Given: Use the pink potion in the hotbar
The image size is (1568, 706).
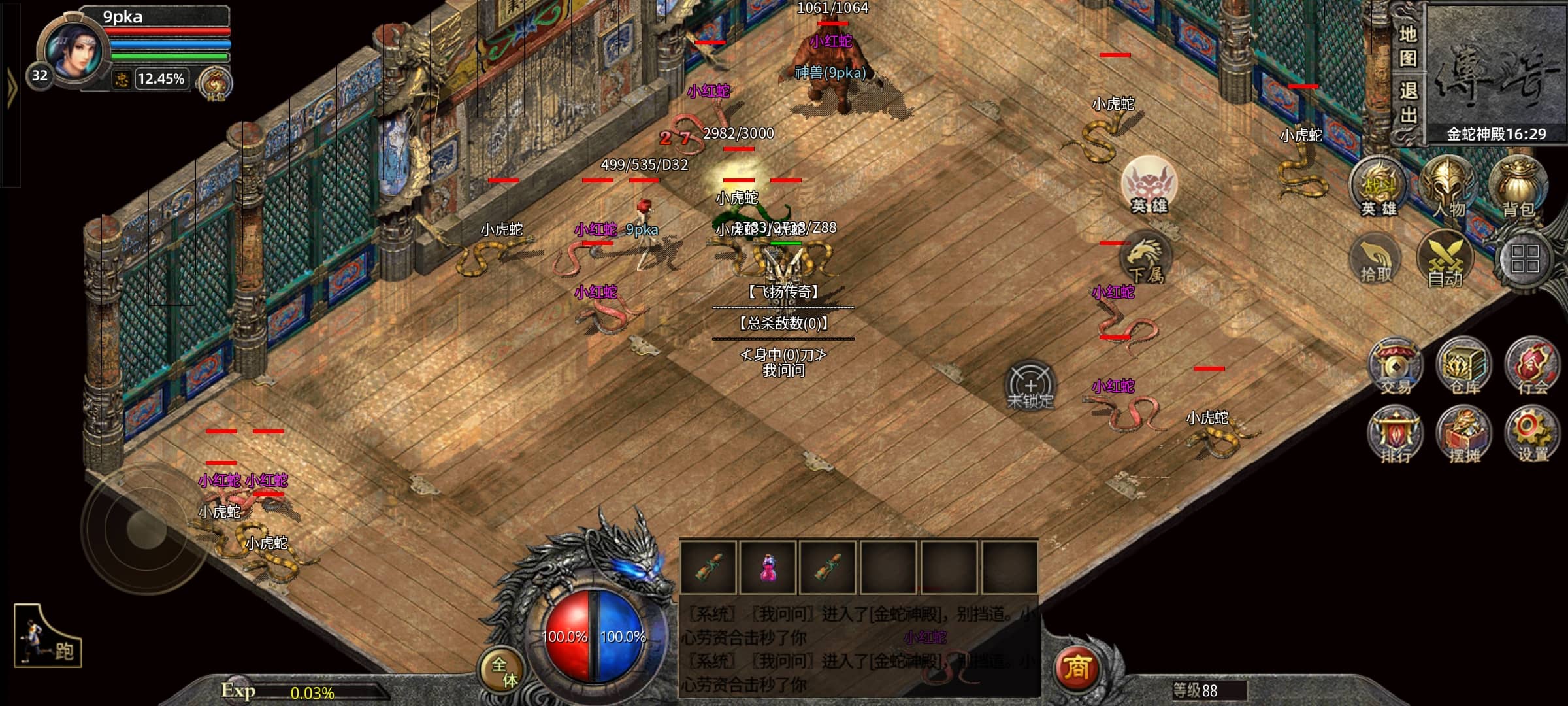Looking at the screenshot, I should pyautogui.click(x=768, y=567).
